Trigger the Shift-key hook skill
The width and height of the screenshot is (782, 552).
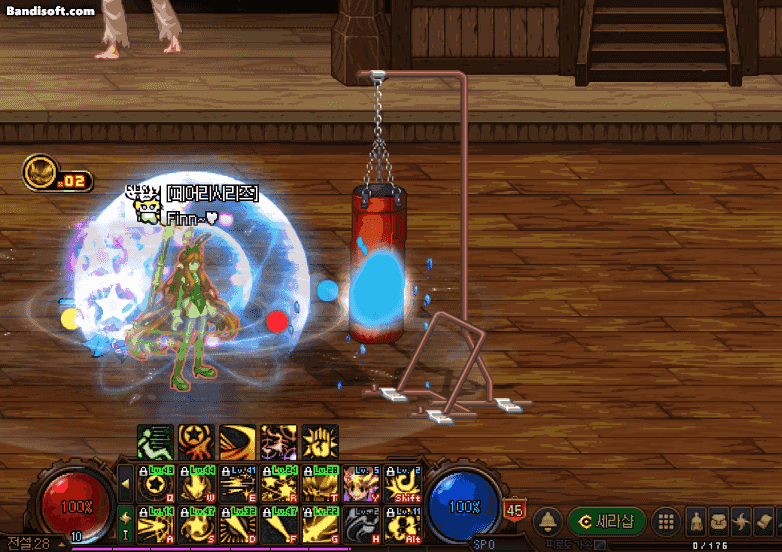pyautogui.click(x=402, y=485)
